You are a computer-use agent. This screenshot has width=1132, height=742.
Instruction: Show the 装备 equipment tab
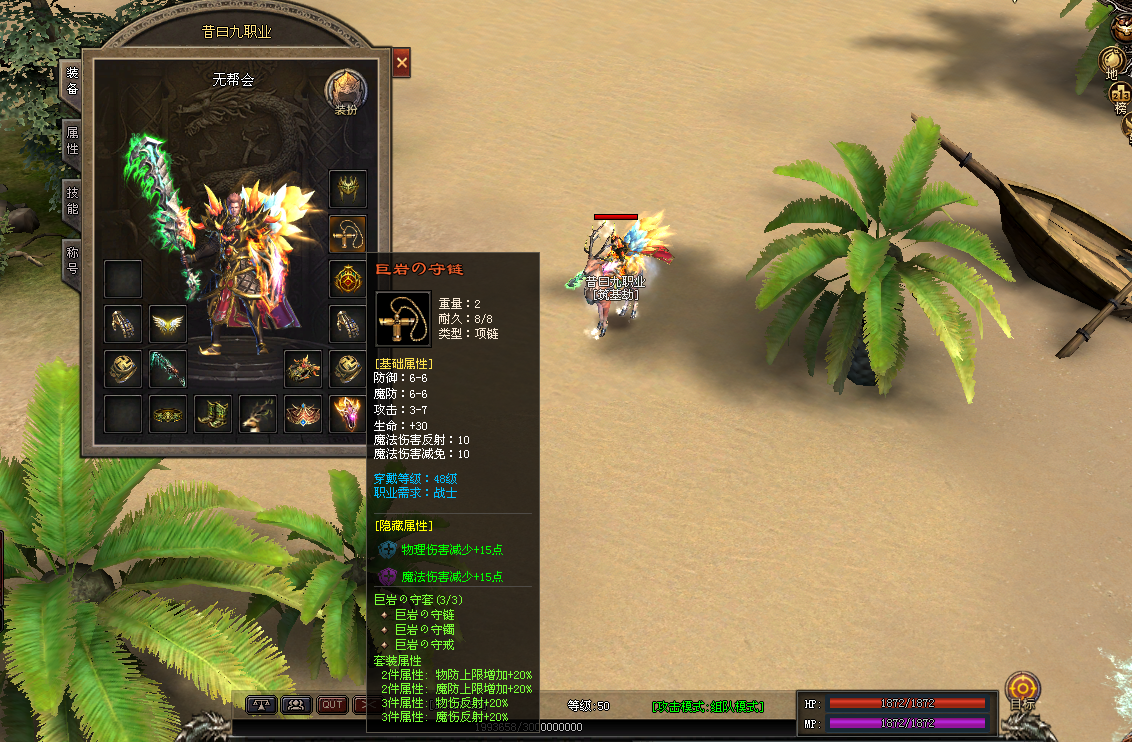click(72, 81)
